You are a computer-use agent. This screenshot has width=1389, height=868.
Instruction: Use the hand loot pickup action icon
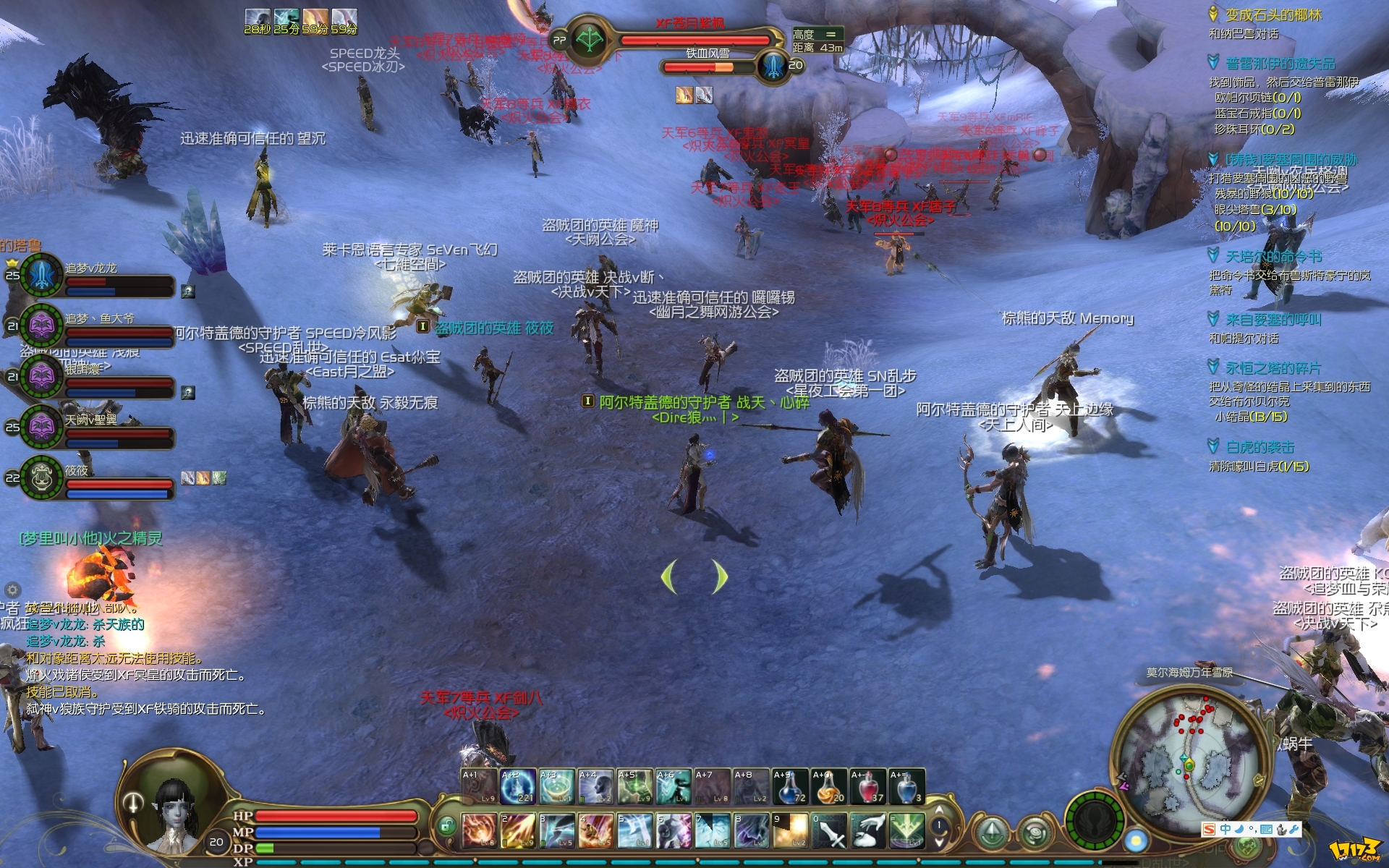pos(868,830)
